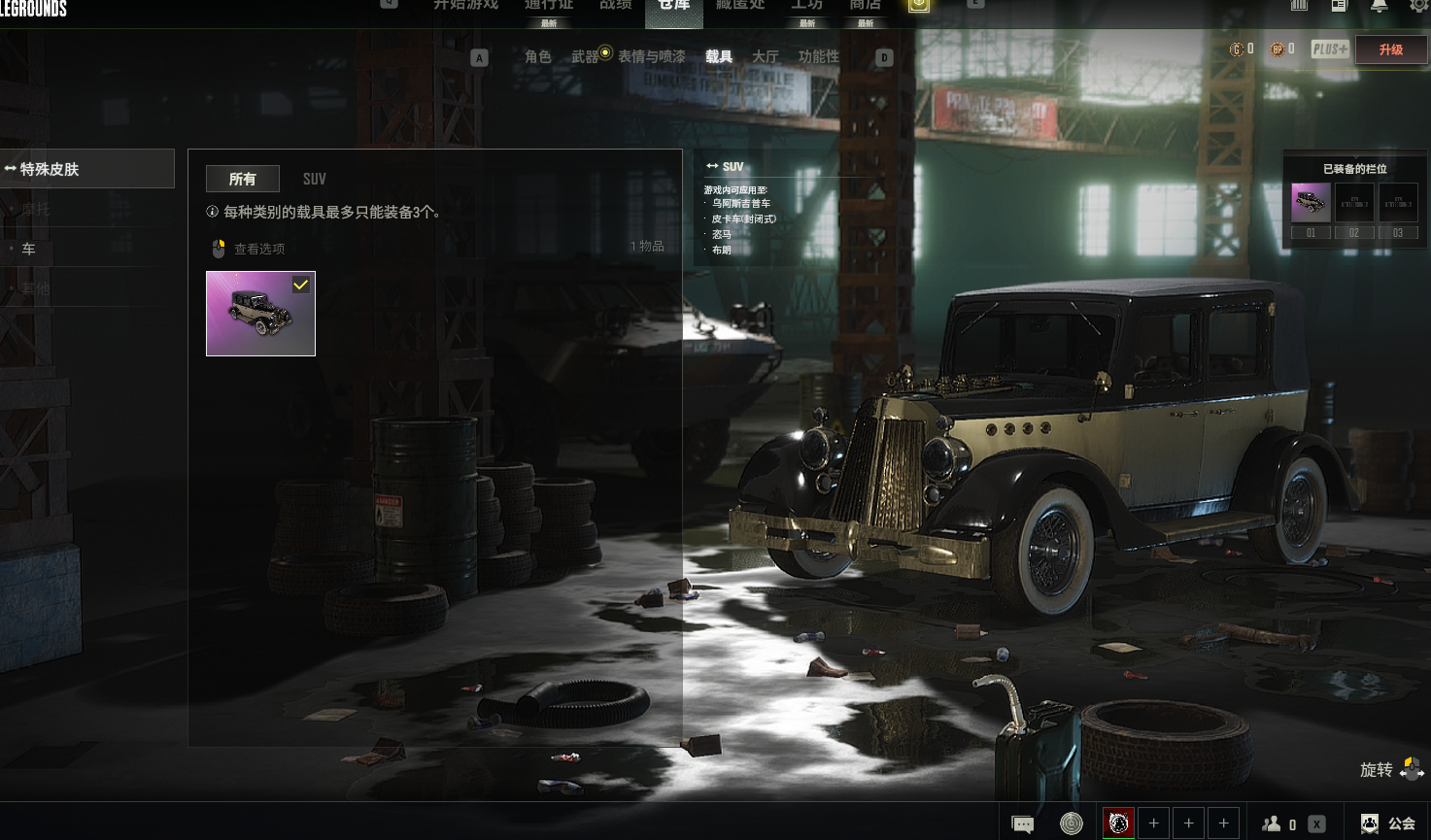
Task: Open the 公会 (Clan) panel
Action: pos(1388,823)
